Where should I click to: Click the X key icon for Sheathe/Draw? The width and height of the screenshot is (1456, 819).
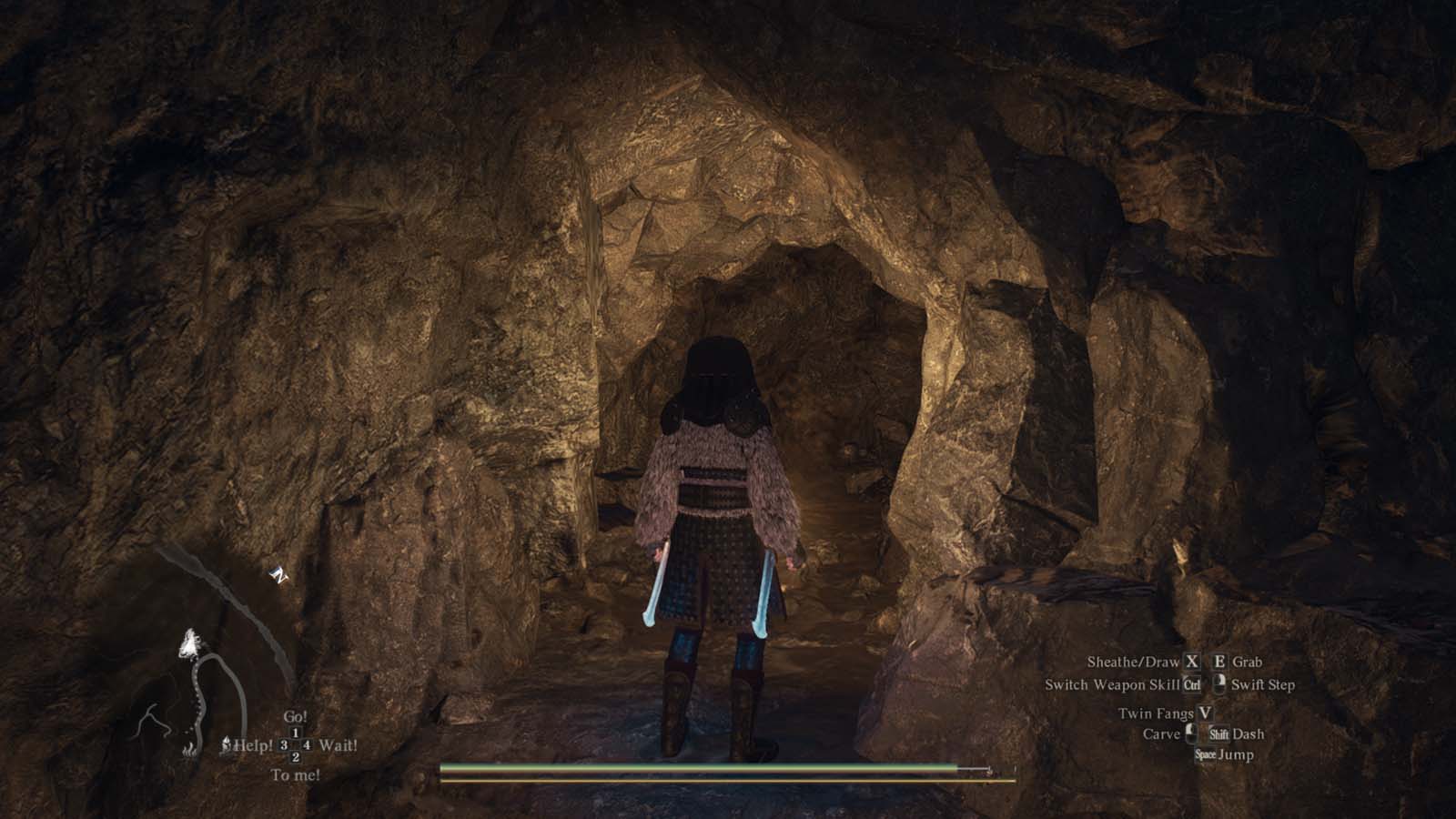1192,662
